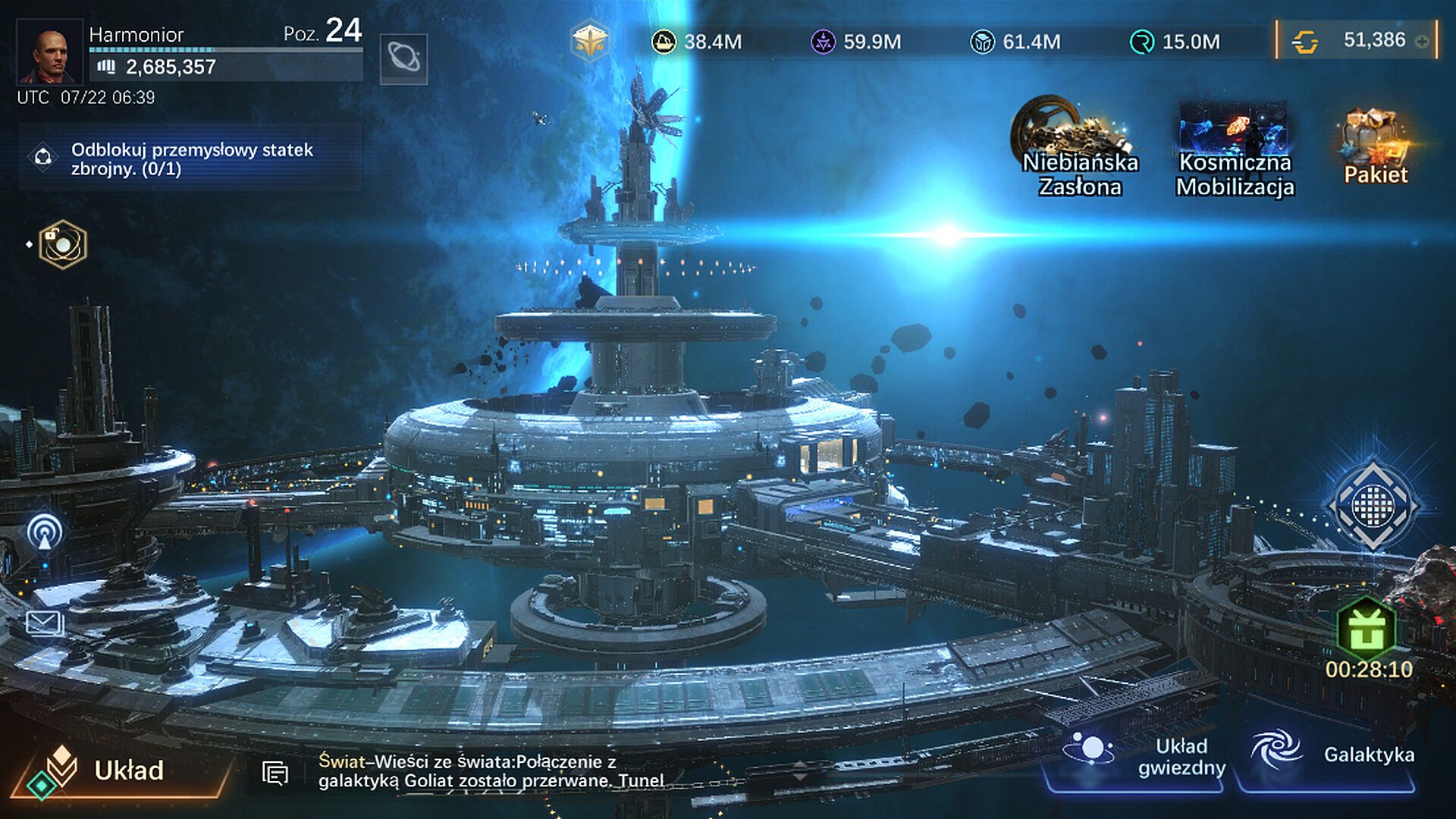
Task: Add more premium currency with the plus button
Action: pos(1422,42)
